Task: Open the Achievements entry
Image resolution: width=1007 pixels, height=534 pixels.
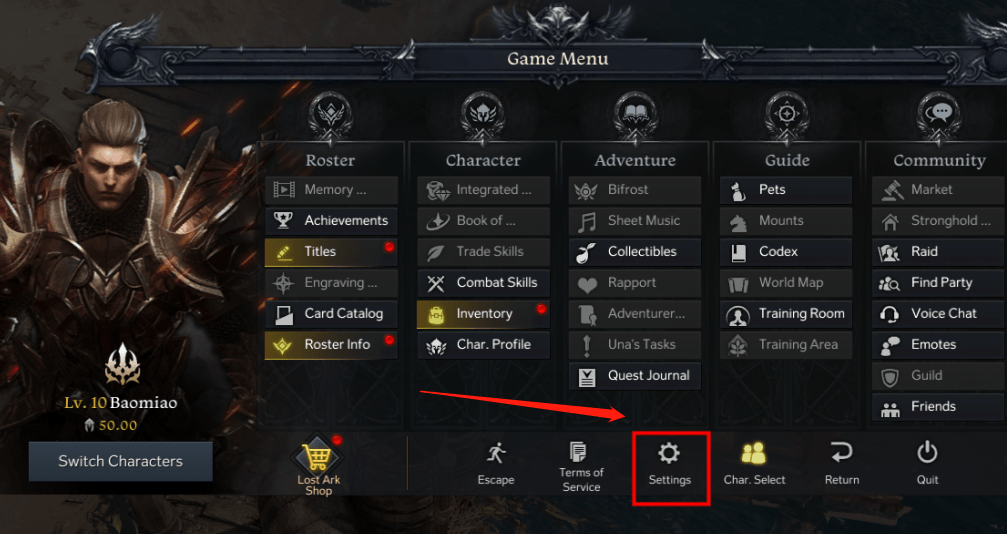Action: 332,220
